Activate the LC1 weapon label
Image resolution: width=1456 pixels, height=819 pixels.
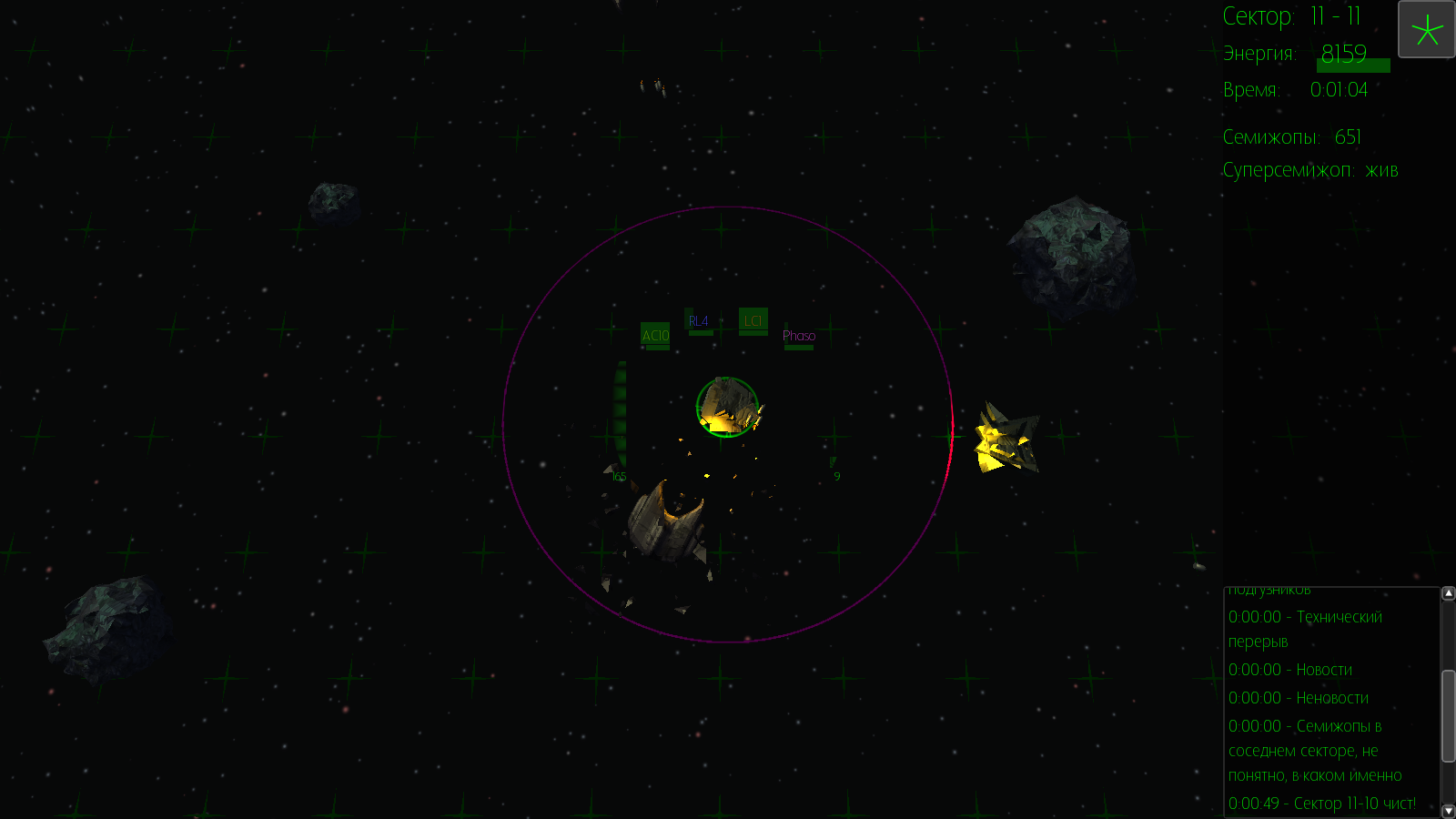753,321
